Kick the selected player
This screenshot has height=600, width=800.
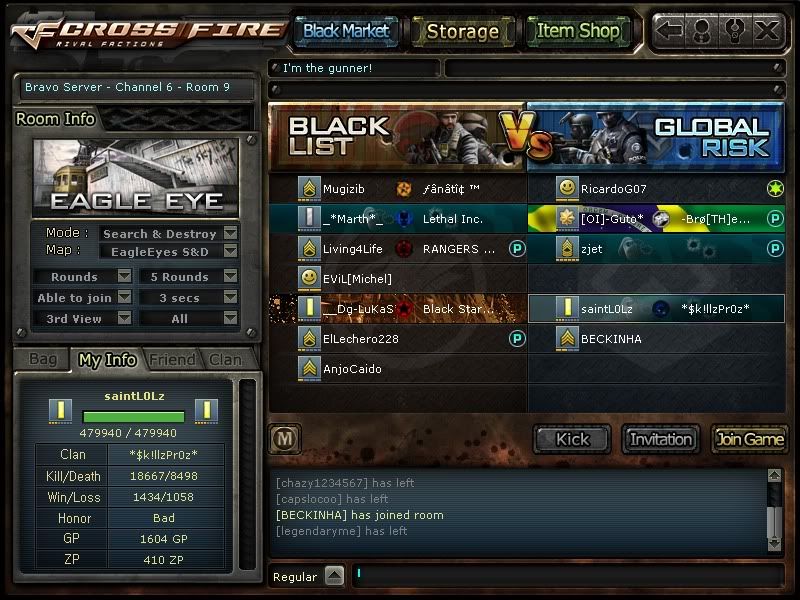tap(572, 439)
